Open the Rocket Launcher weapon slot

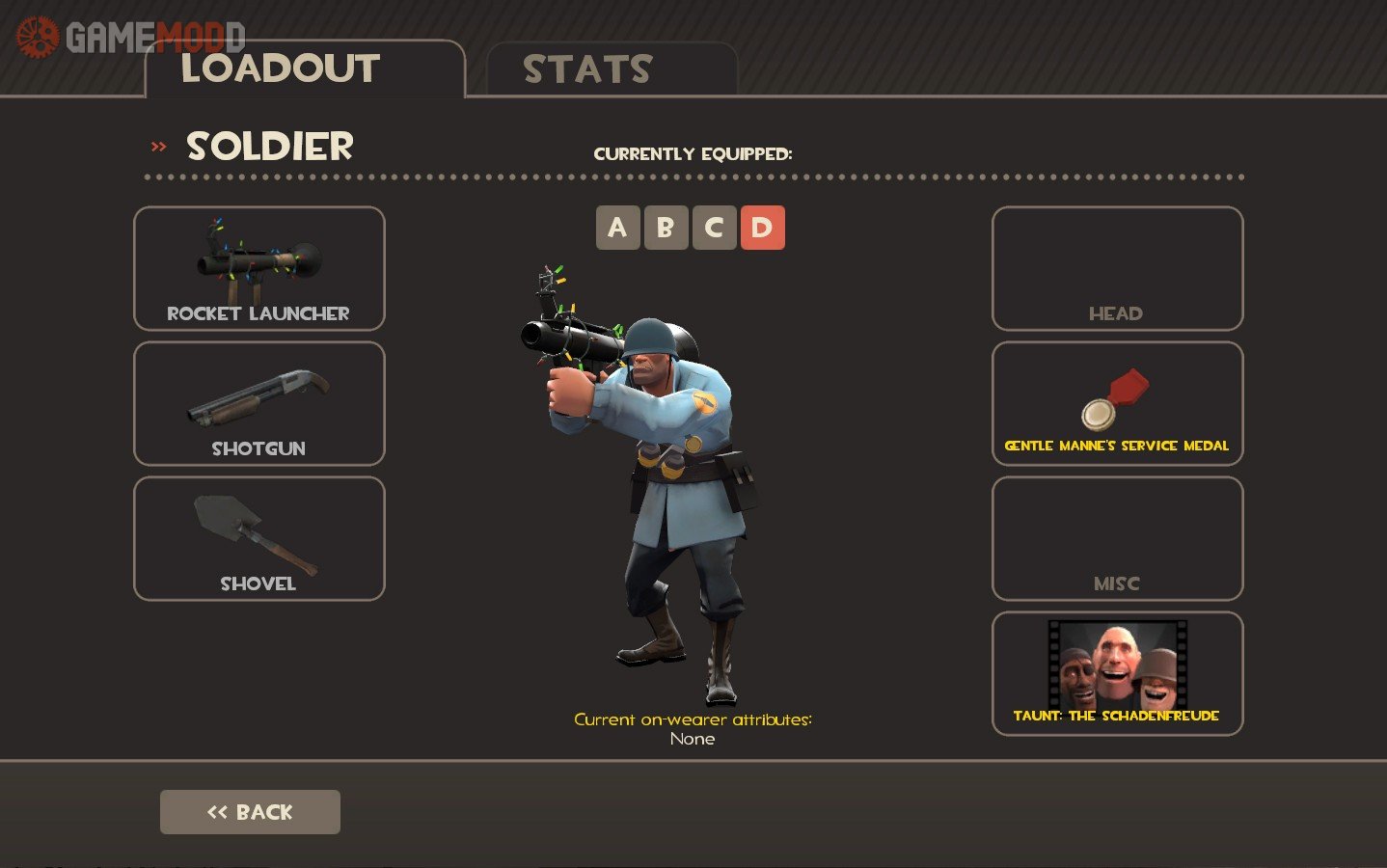[258, 269]
